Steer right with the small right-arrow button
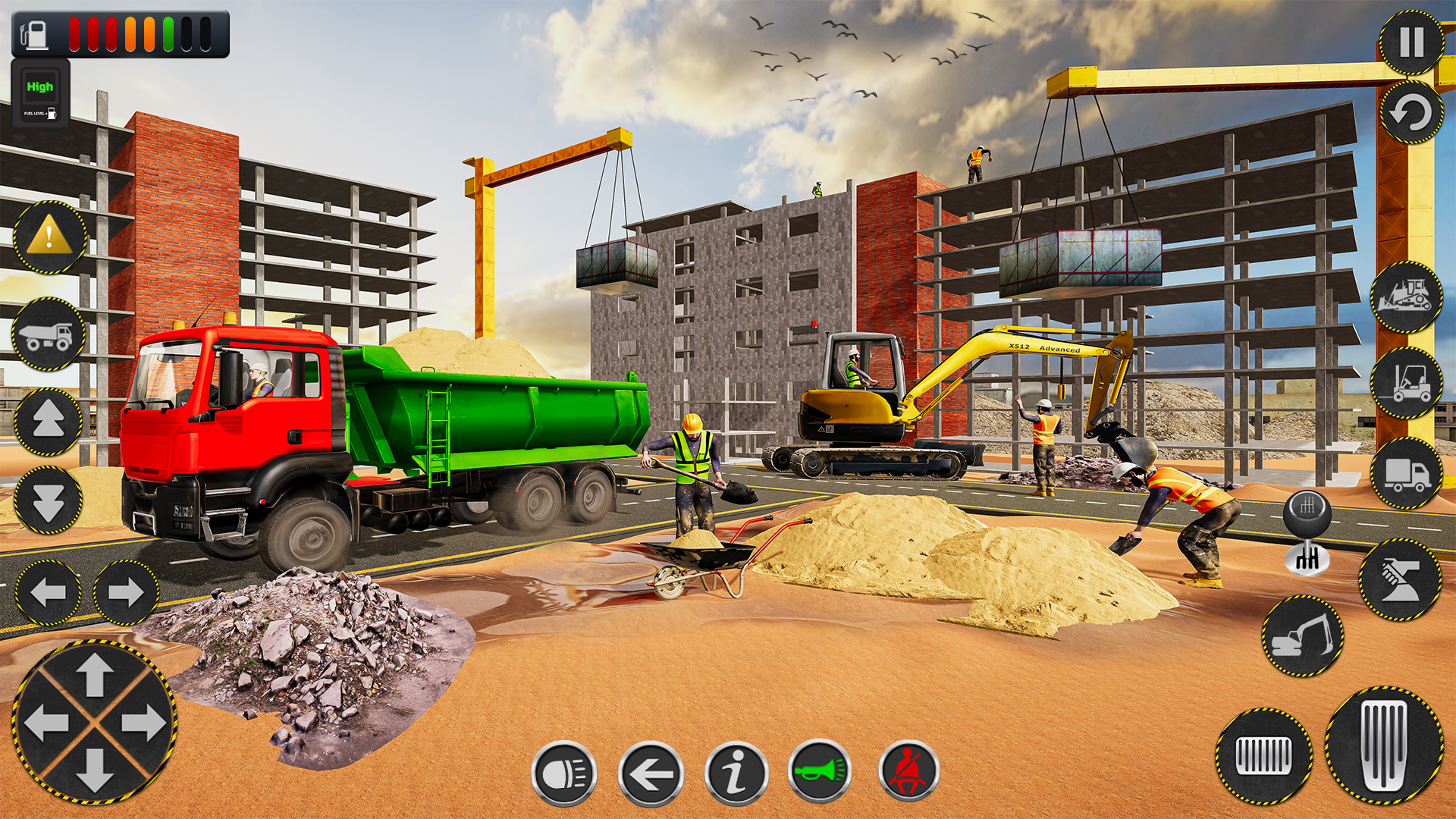The height and width of the screenshot is (819, 1456). (x=126, y=592)
